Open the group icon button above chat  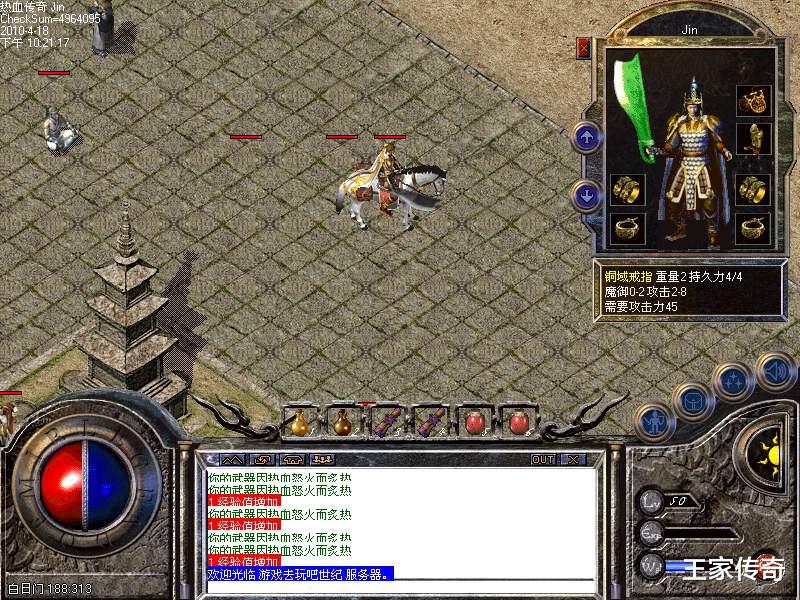pyautogui.click(x=323, y=459)
